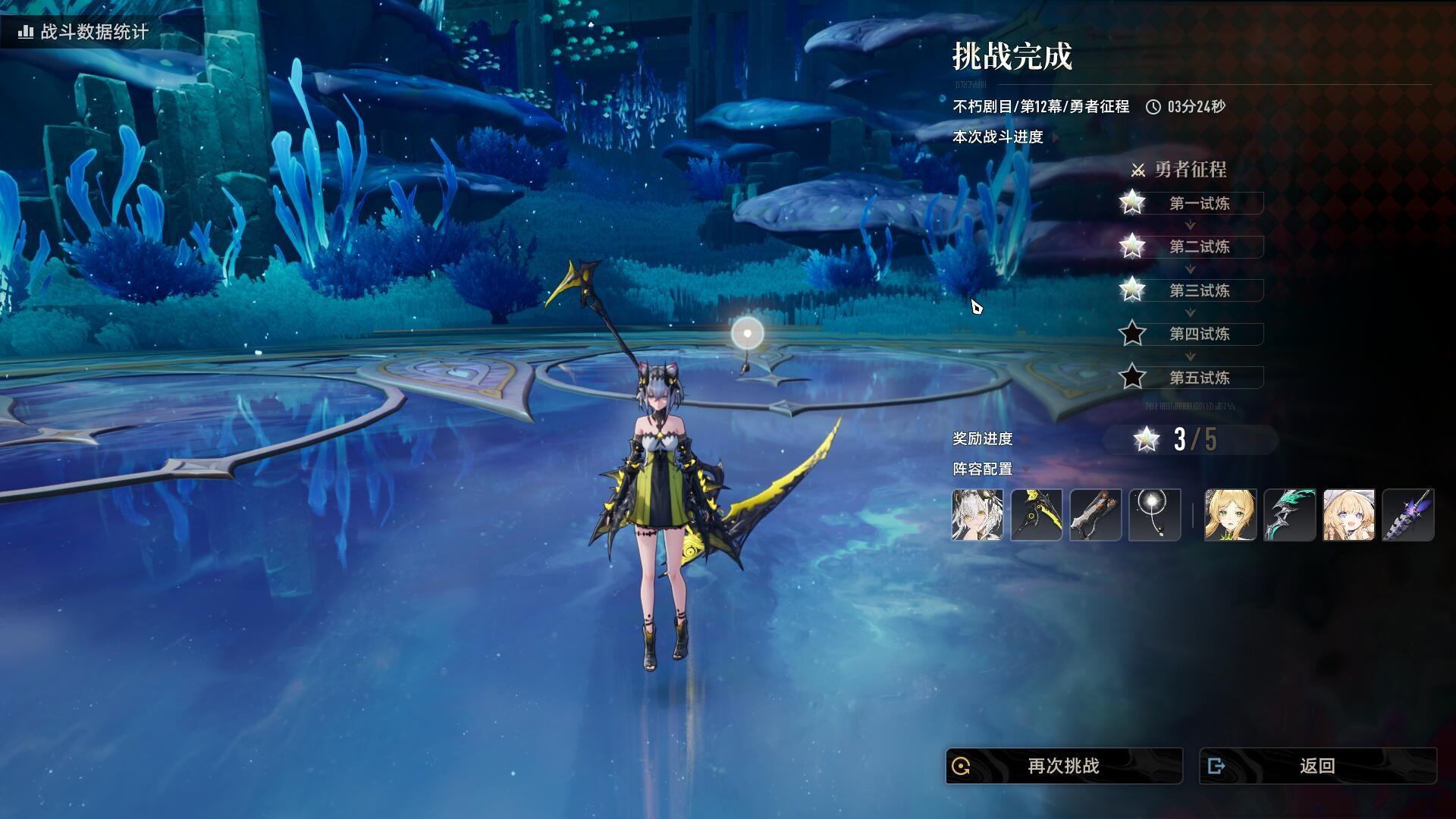The width and height of the screenshot is (1456, 819).
Task: Inspect the teal curved blade weapon icon
Action: (1289, 515)
